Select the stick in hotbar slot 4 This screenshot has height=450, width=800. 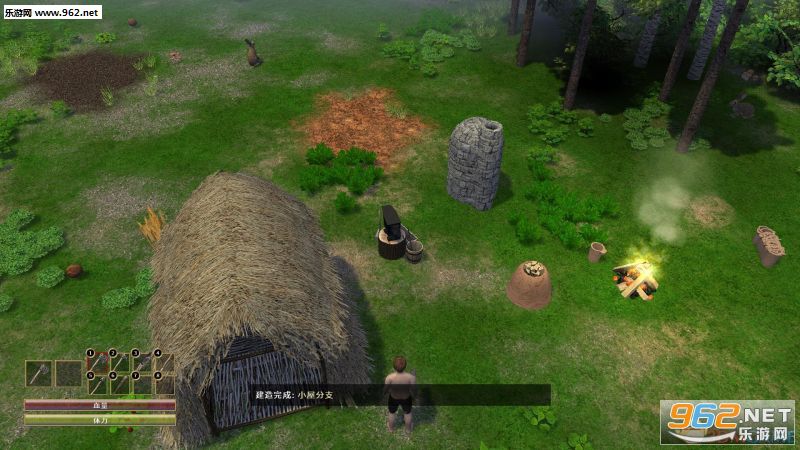click(x=164, y=362)
